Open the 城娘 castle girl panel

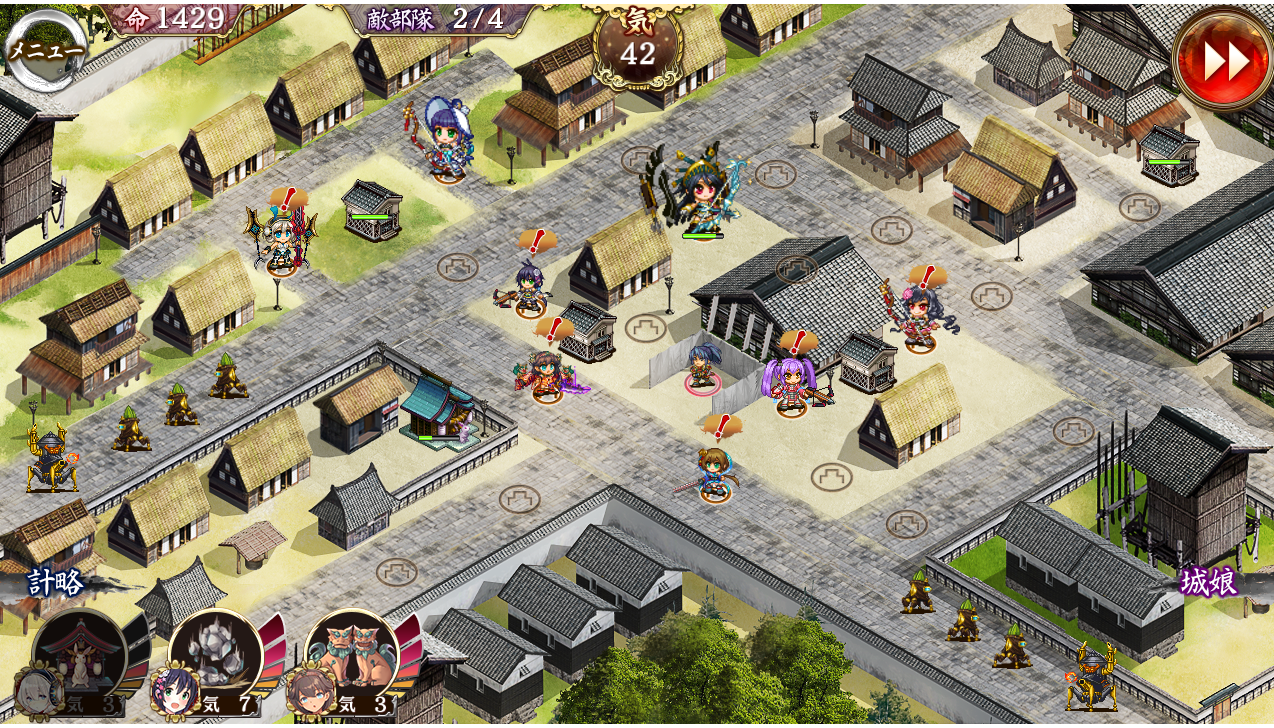1209,581
